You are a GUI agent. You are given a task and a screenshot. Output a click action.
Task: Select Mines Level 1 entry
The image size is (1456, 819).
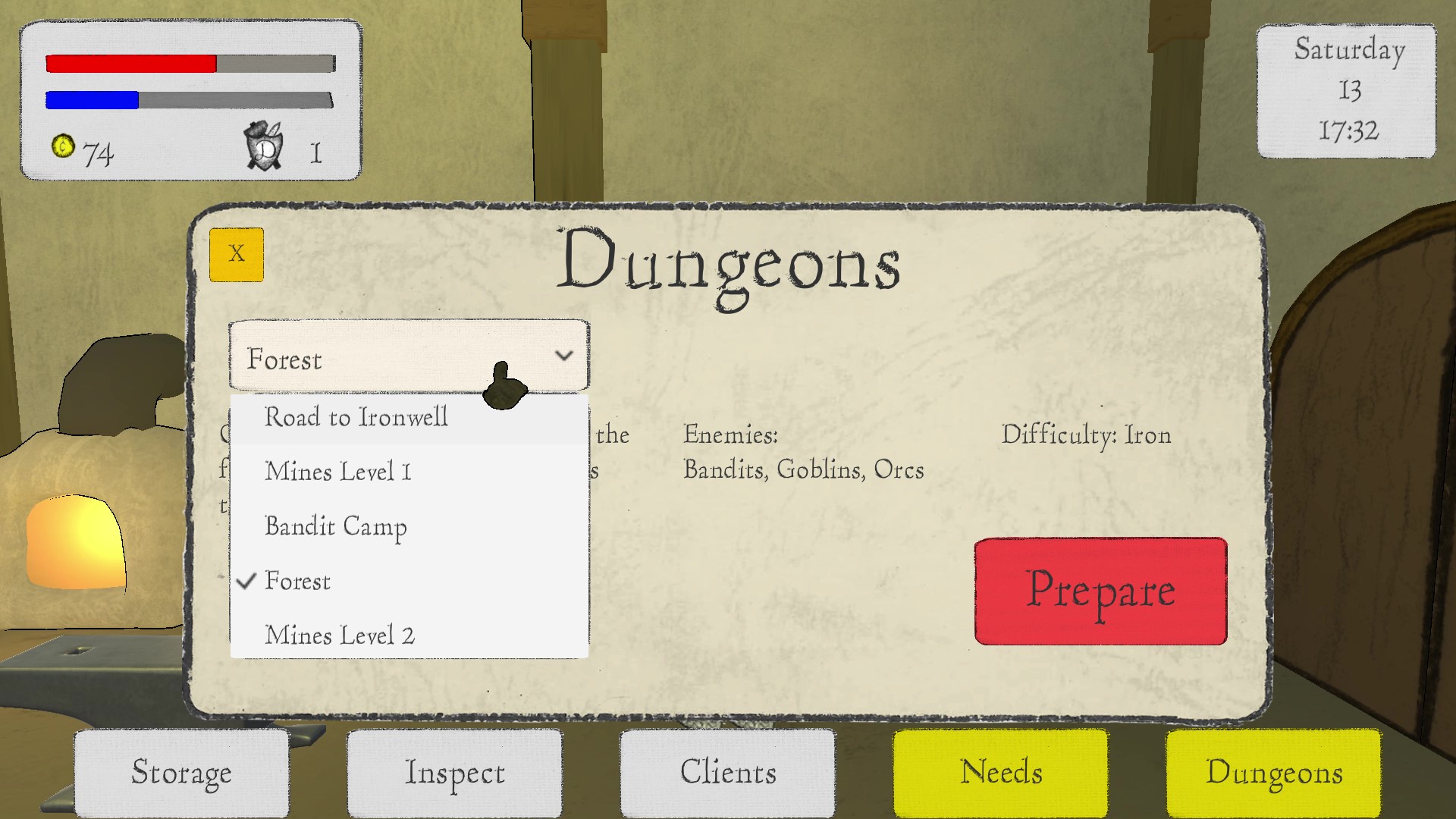[x=337, y=472]
